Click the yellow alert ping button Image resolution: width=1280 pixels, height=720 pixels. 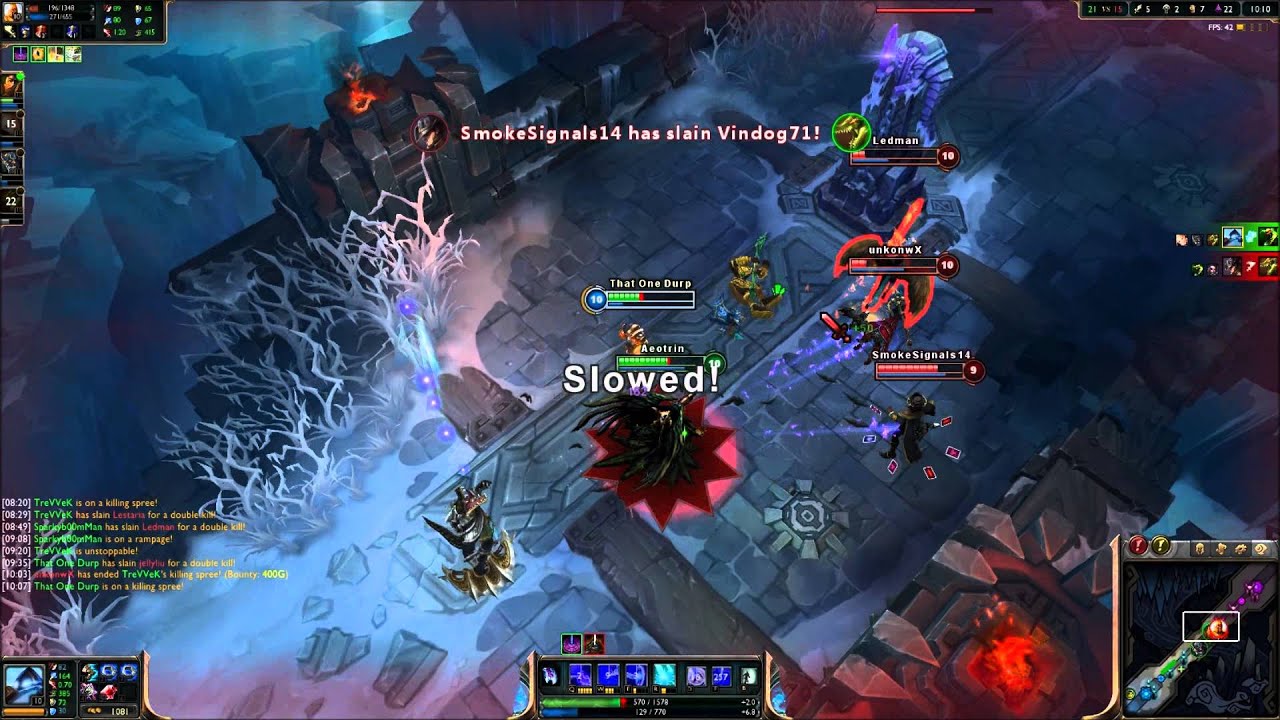(x=1160, y=546)
